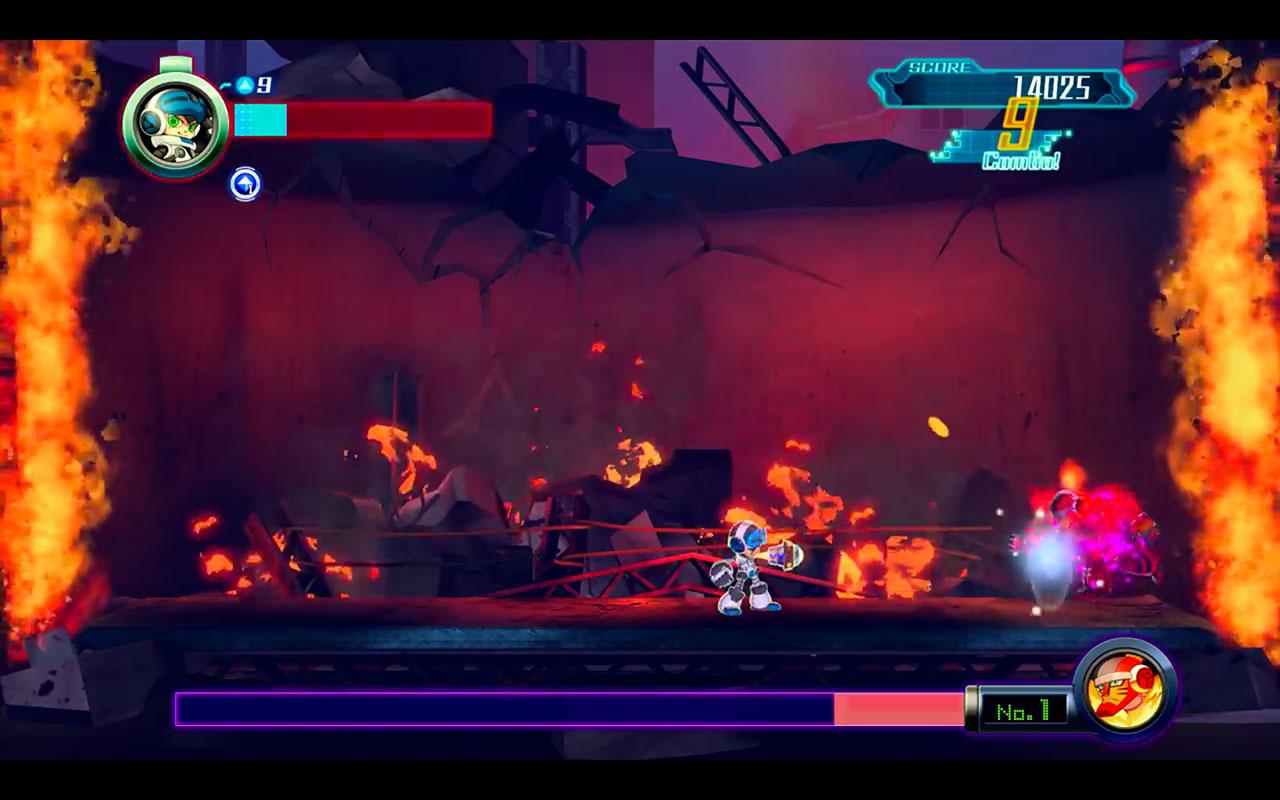The width and height of the screenshot is (1280, 800).
Task: Click the boss portrait beside No. 1
Action: pyautogui.click(x=1124, y=689)
